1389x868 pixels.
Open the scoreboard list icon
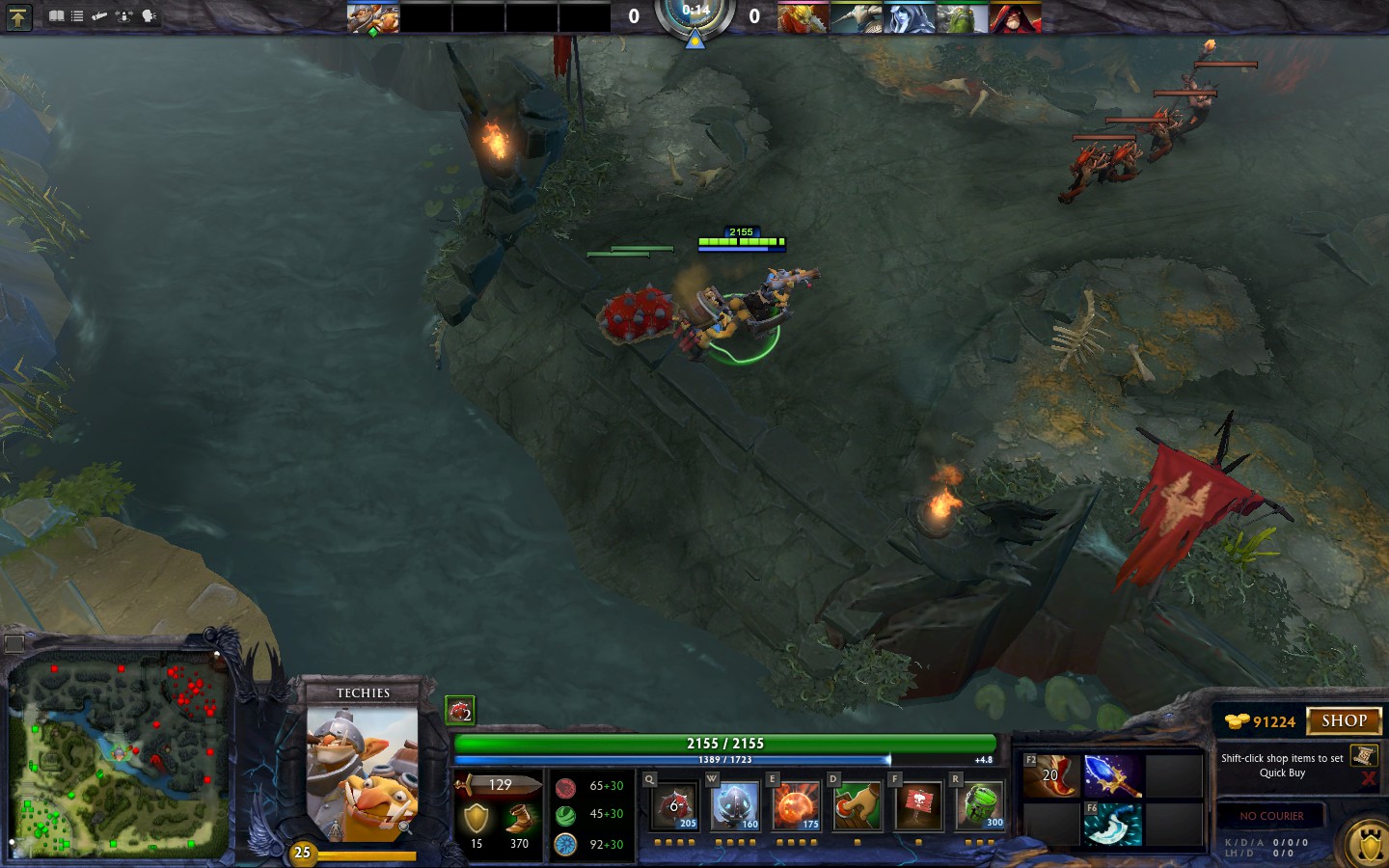pyautogui.click(x=77, y=16)
